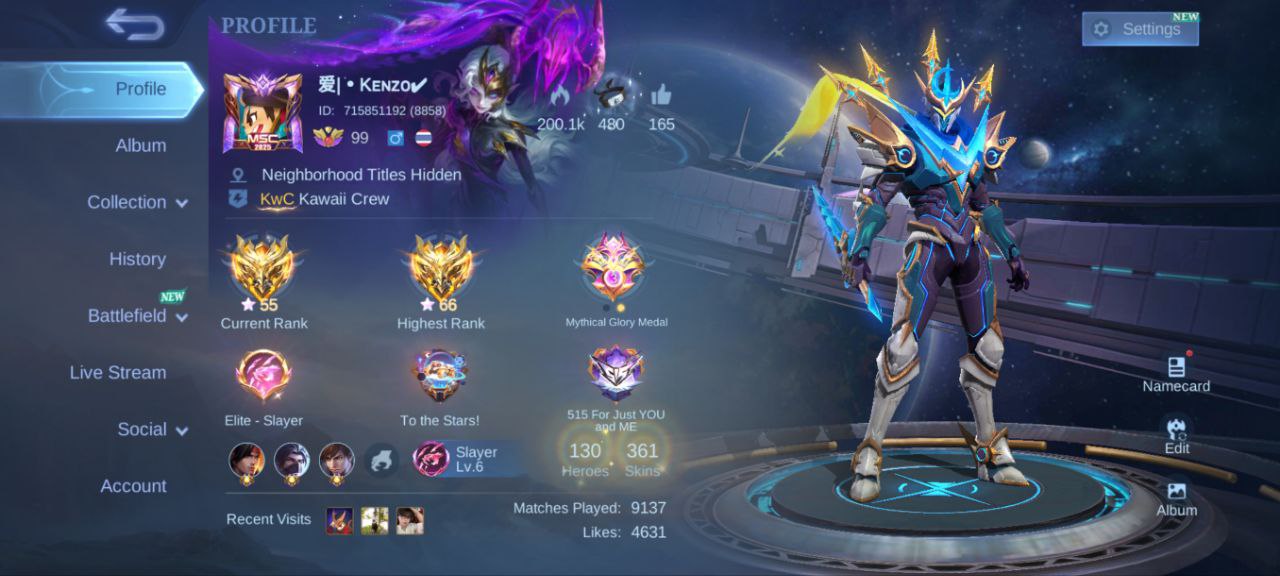The width and height of the screenshot is (1280, 576).
Task: Open the Album tab in sidebar
Action: click(140, 145)
